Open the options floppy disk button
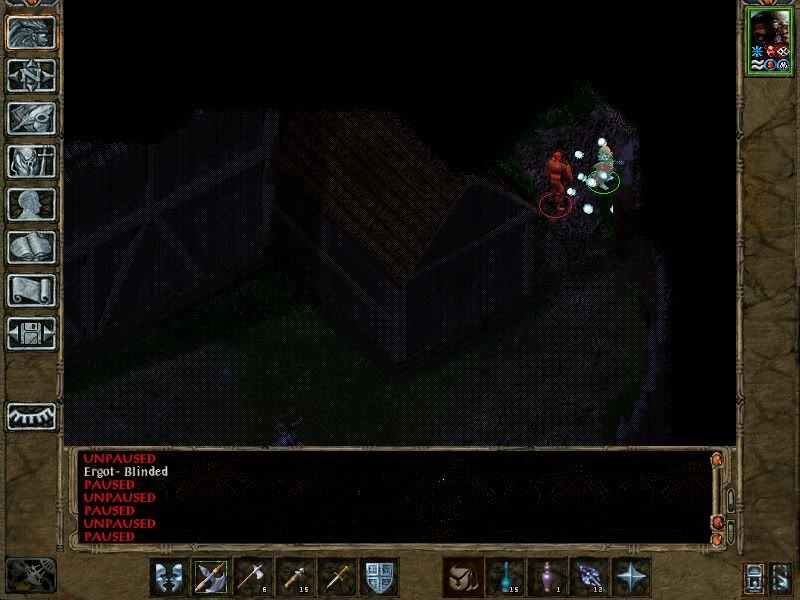The height and width of the screenshot is (600, 800). pos(31,333)
